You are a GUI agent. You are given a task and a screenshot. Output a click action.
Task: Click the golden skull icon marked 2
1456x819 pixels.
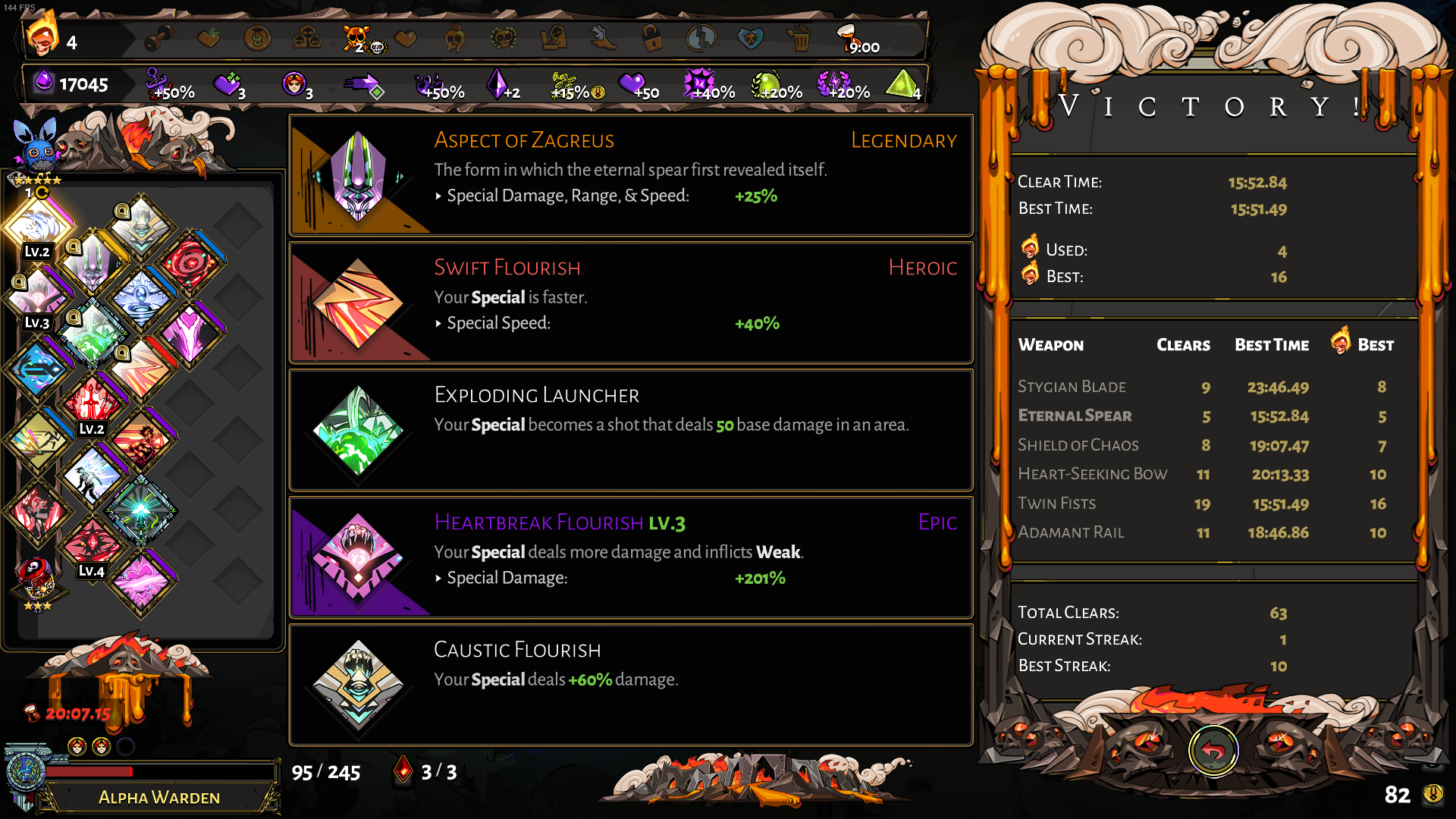356,36
